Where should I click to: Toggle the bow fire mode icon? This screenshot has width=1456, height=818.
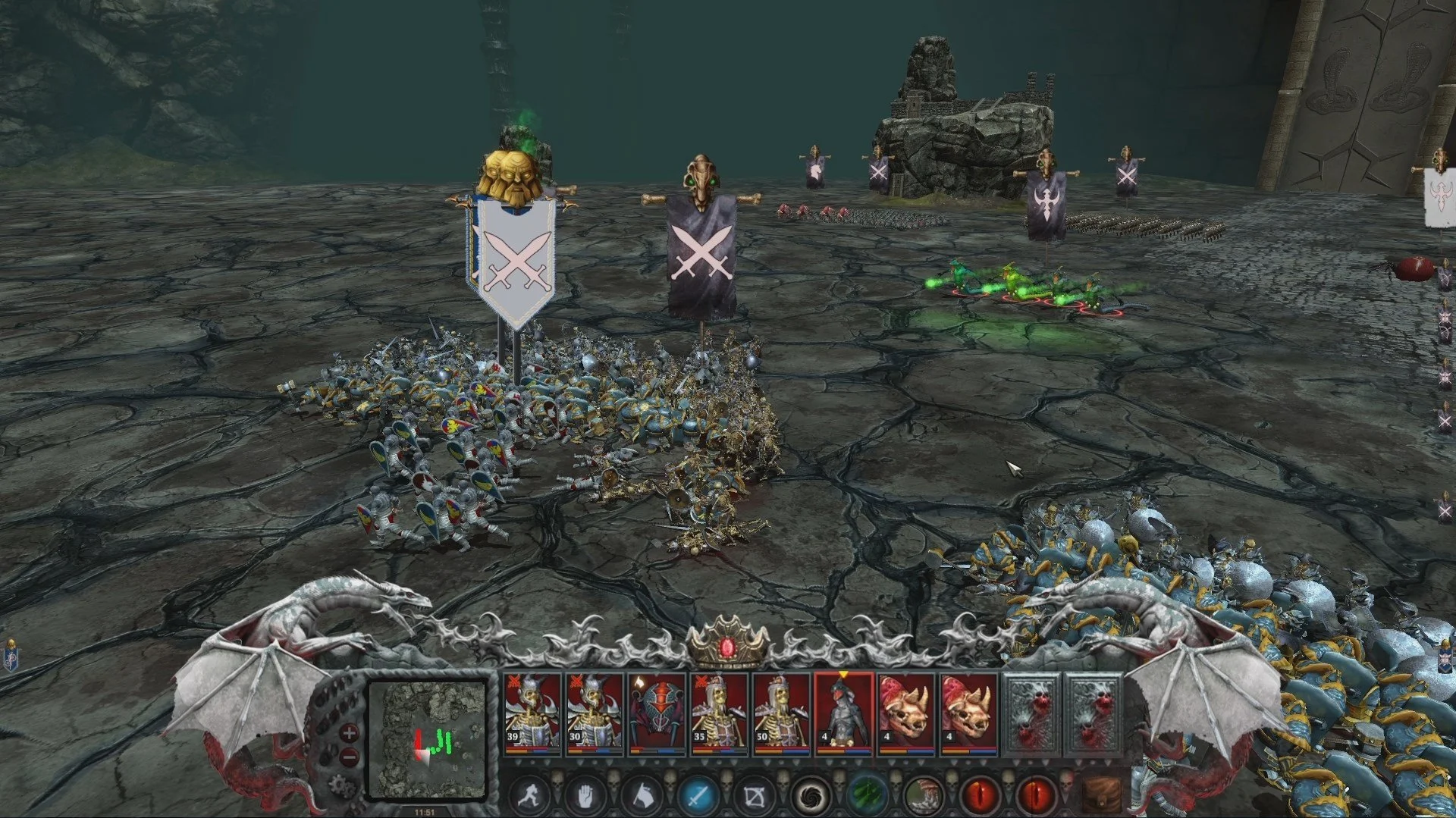[755, 796]
